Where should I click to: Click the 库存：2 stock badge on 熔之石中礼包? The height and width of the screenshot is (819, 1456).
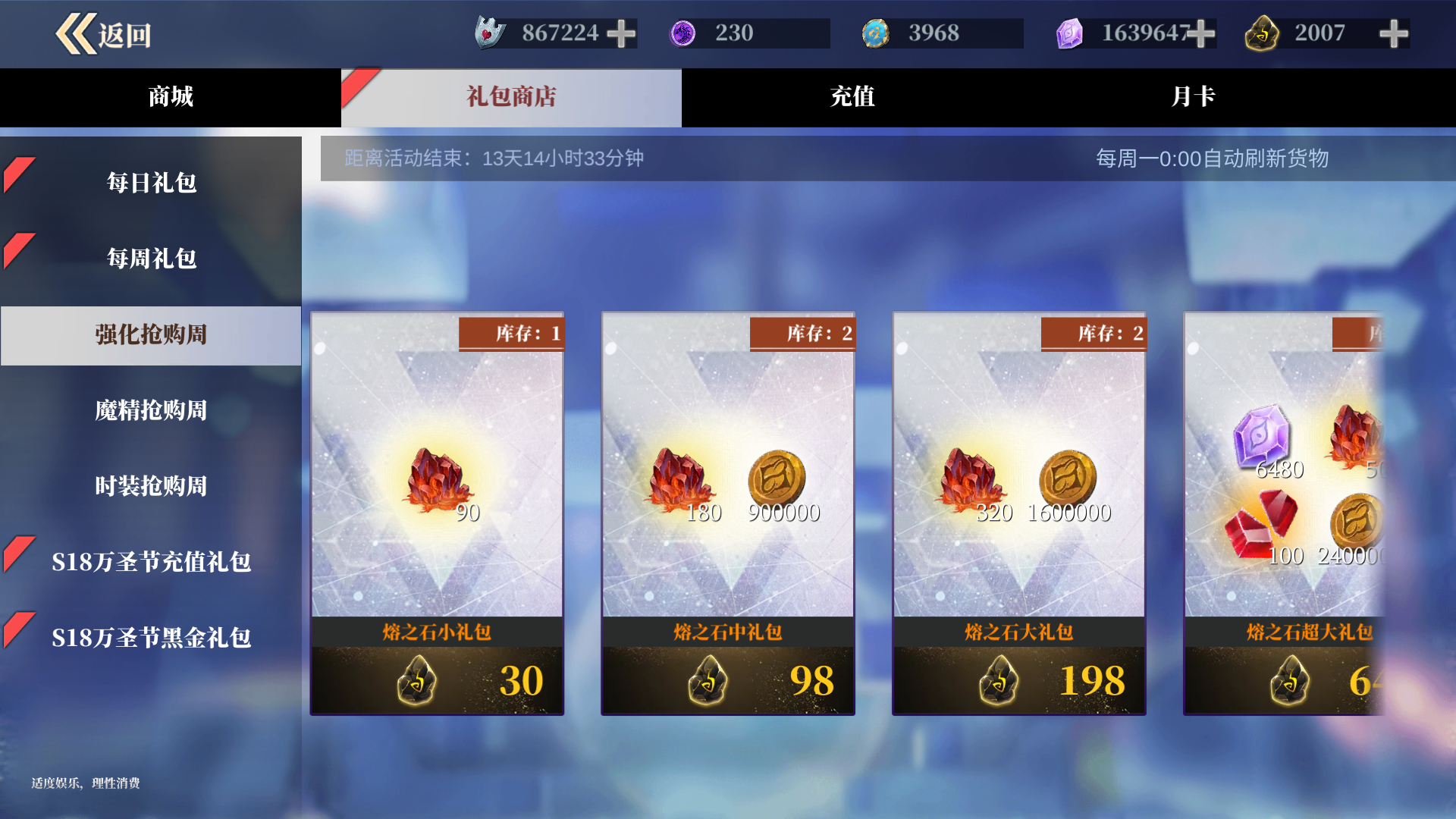pos(801,332)
